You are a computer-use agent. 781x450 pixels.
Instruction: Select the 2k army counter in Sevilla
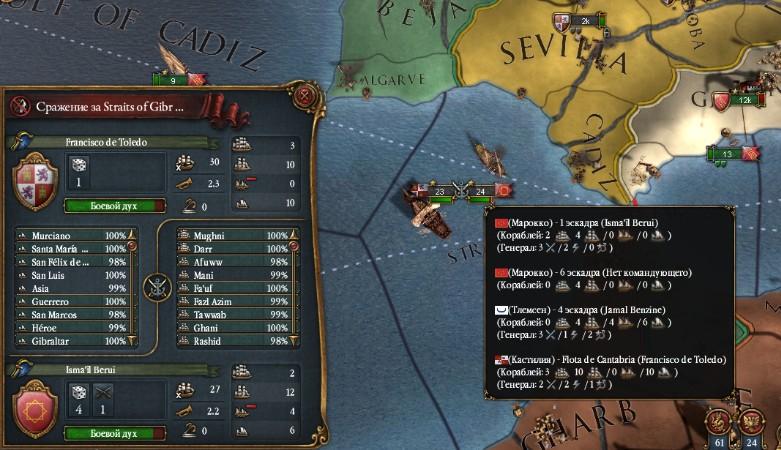pos(587,20)
